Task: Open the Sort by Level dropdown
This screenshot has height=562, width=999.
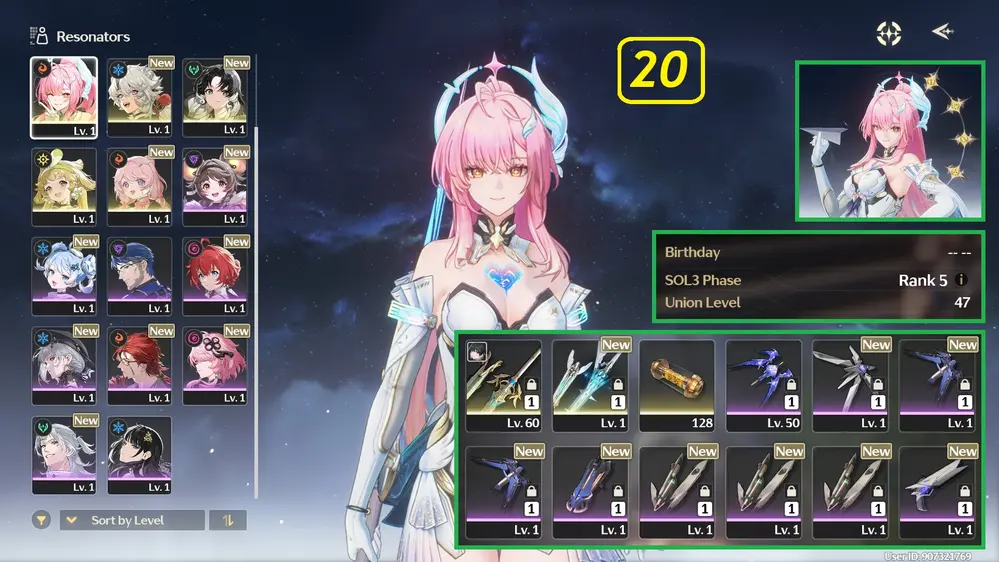Action: point(132,520)
